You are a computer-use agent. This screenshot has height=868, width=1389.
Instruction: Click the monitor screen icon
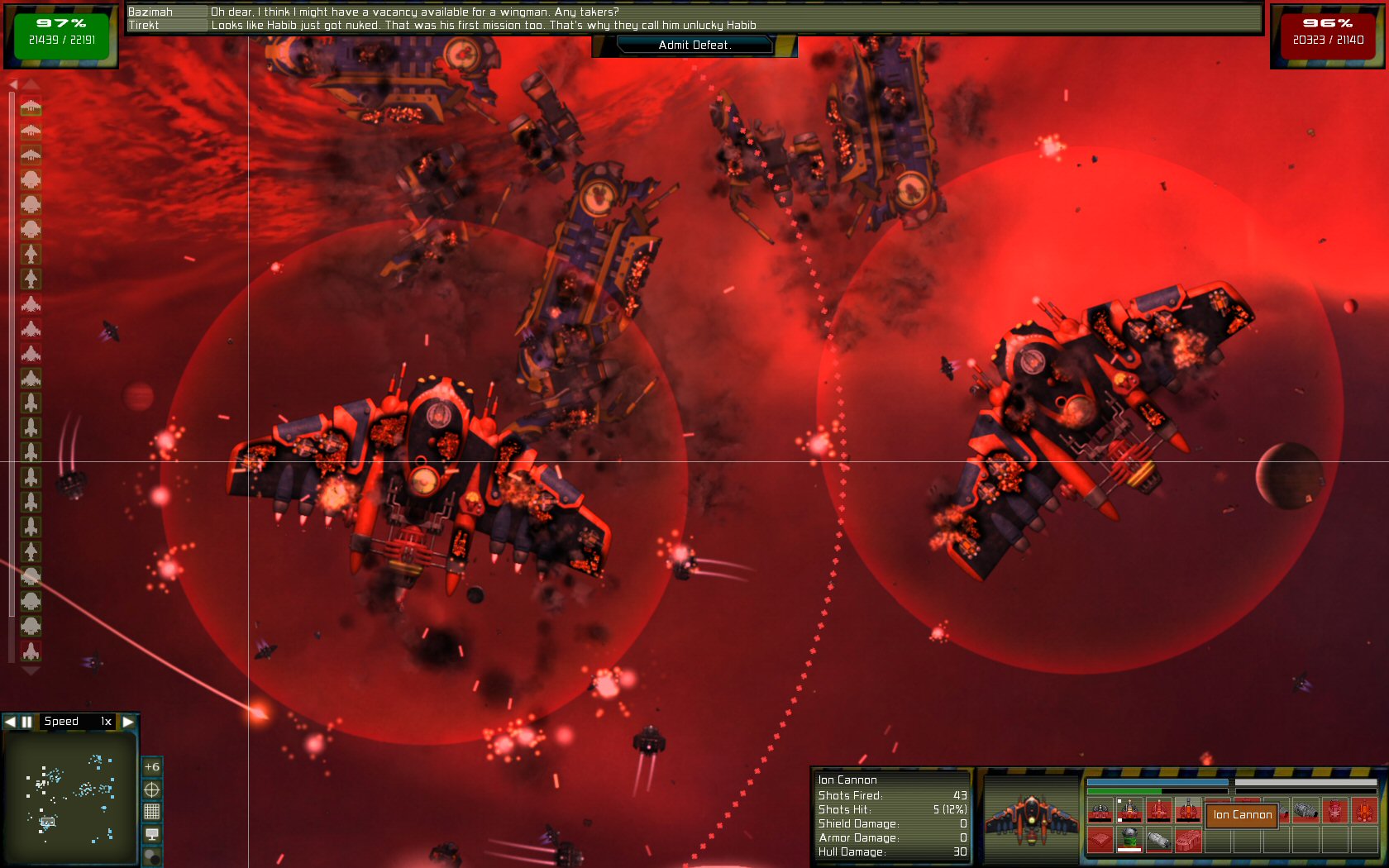[x=152, y=834]
